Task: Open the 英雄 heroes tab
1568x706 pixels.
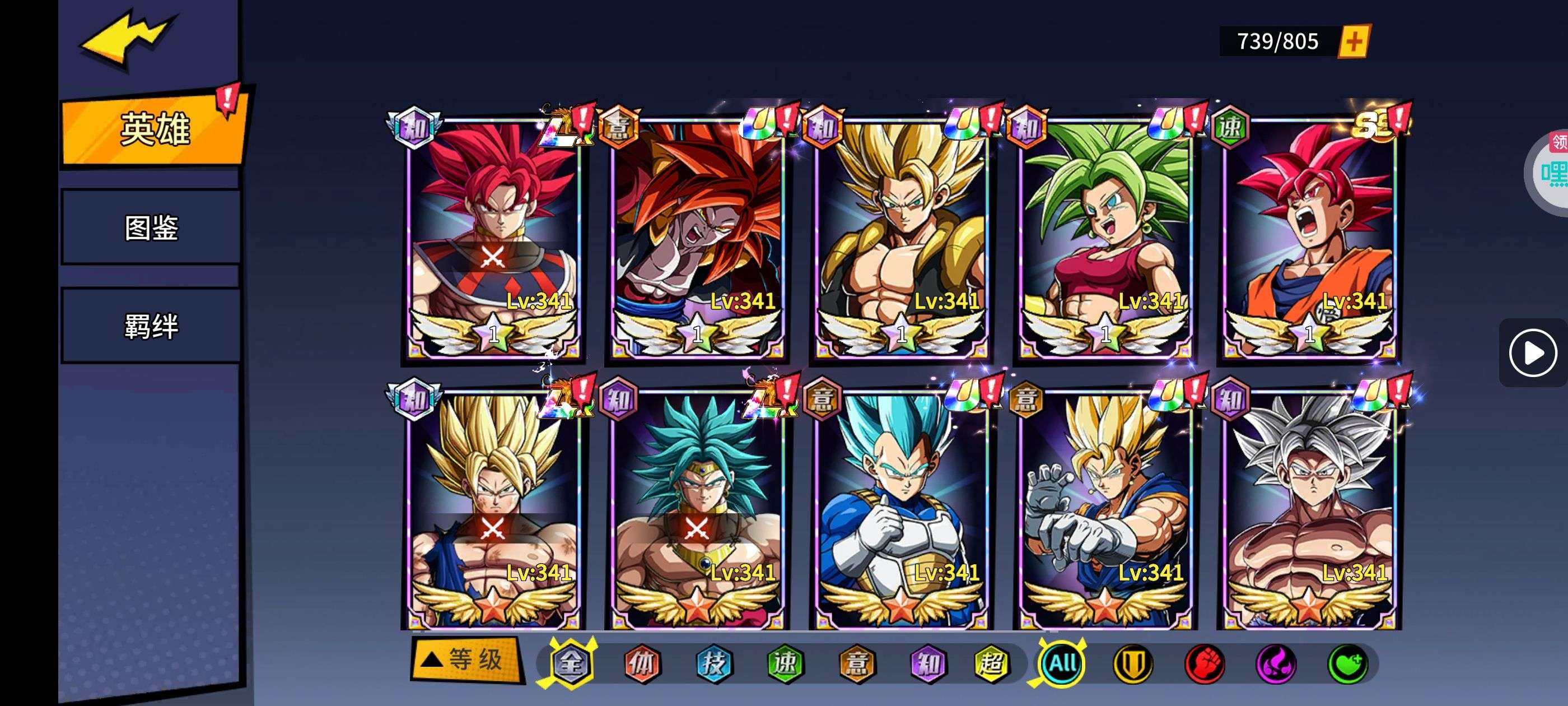Action: click(x=155, y=128)
